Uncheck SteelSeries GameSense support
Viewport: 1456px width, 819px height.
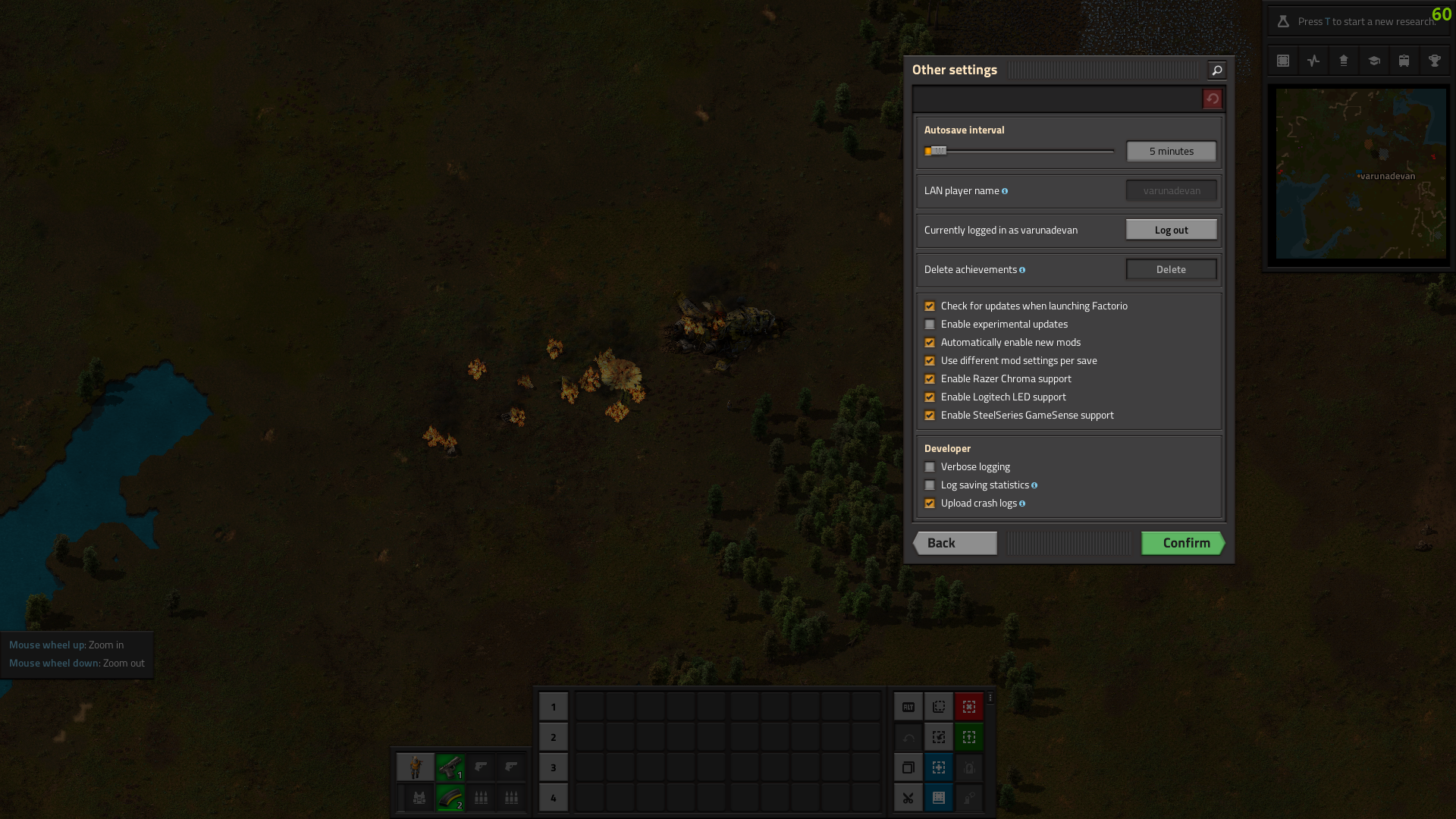pyautogui.click(x=930, y=416)
